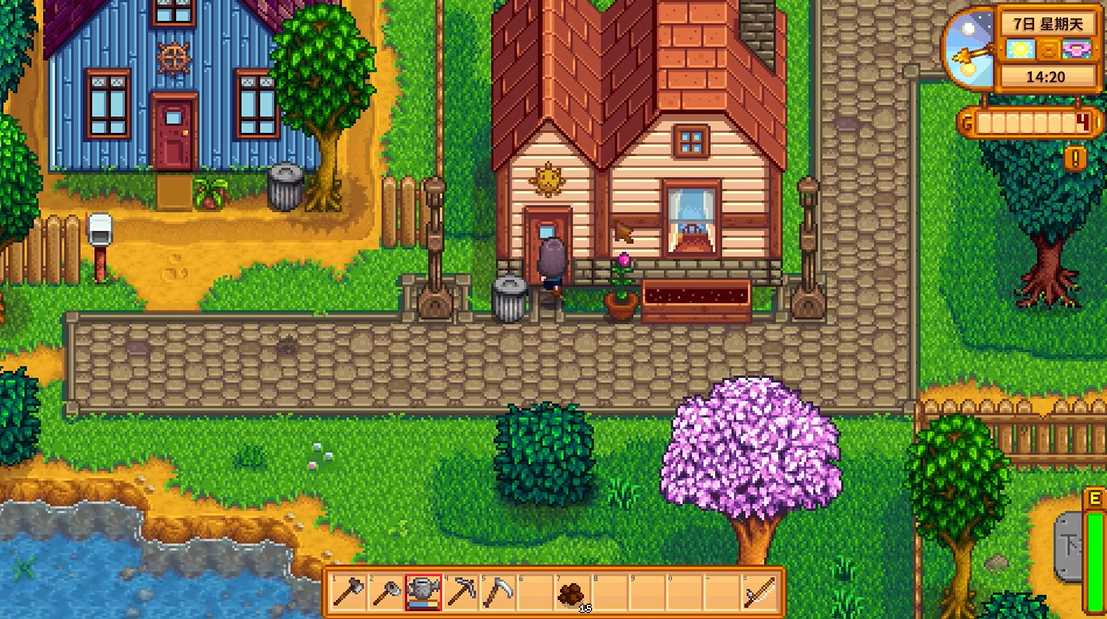Click the selected watering can slot
Image resolution: width=1107 pixels, height=619 pixels.
pyautogui.click(x=423, y=593)
